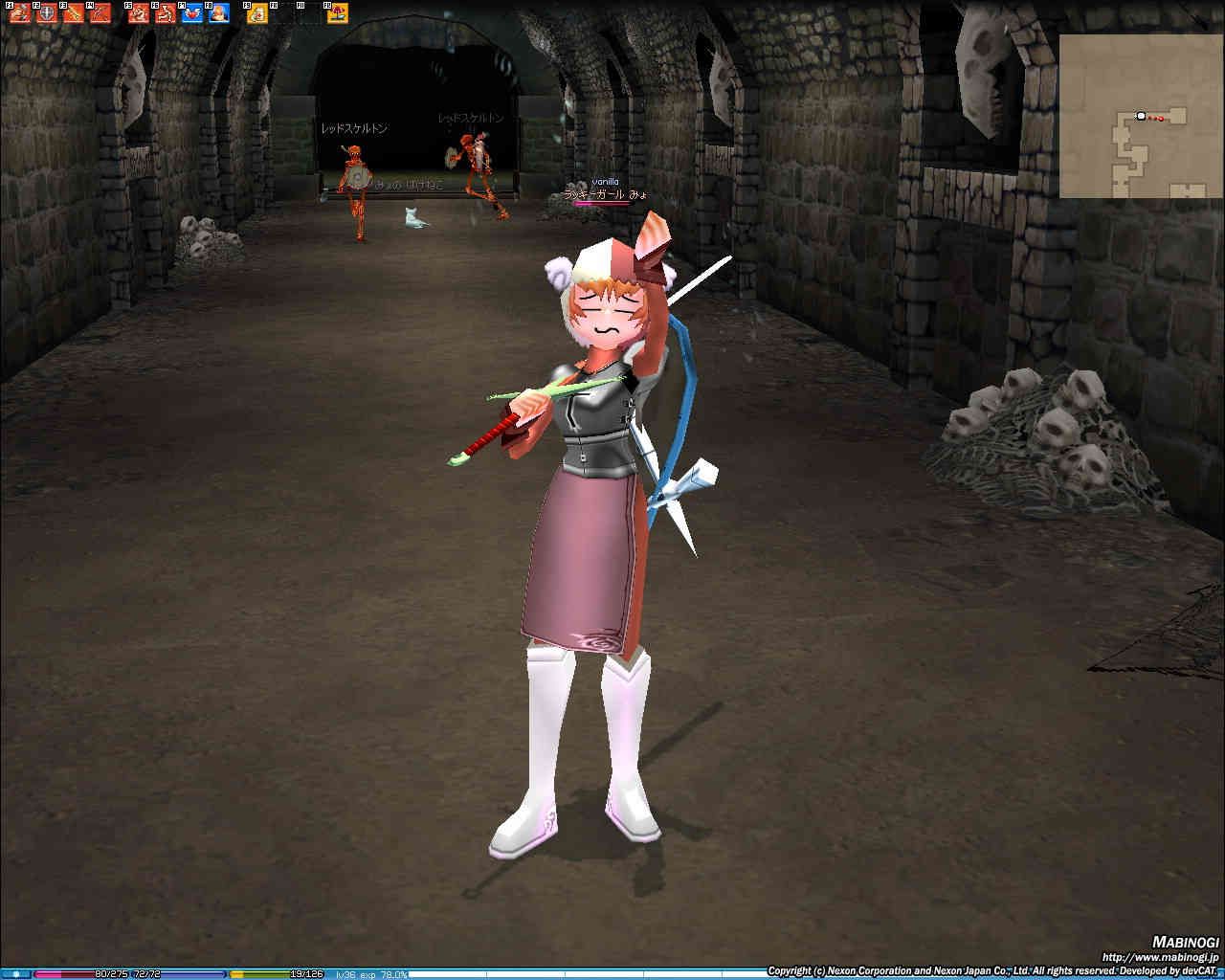The height and width of the screenshot is (980, 1225).
Task: Use the F6 skill icon
Action: (x=166, y=13)
